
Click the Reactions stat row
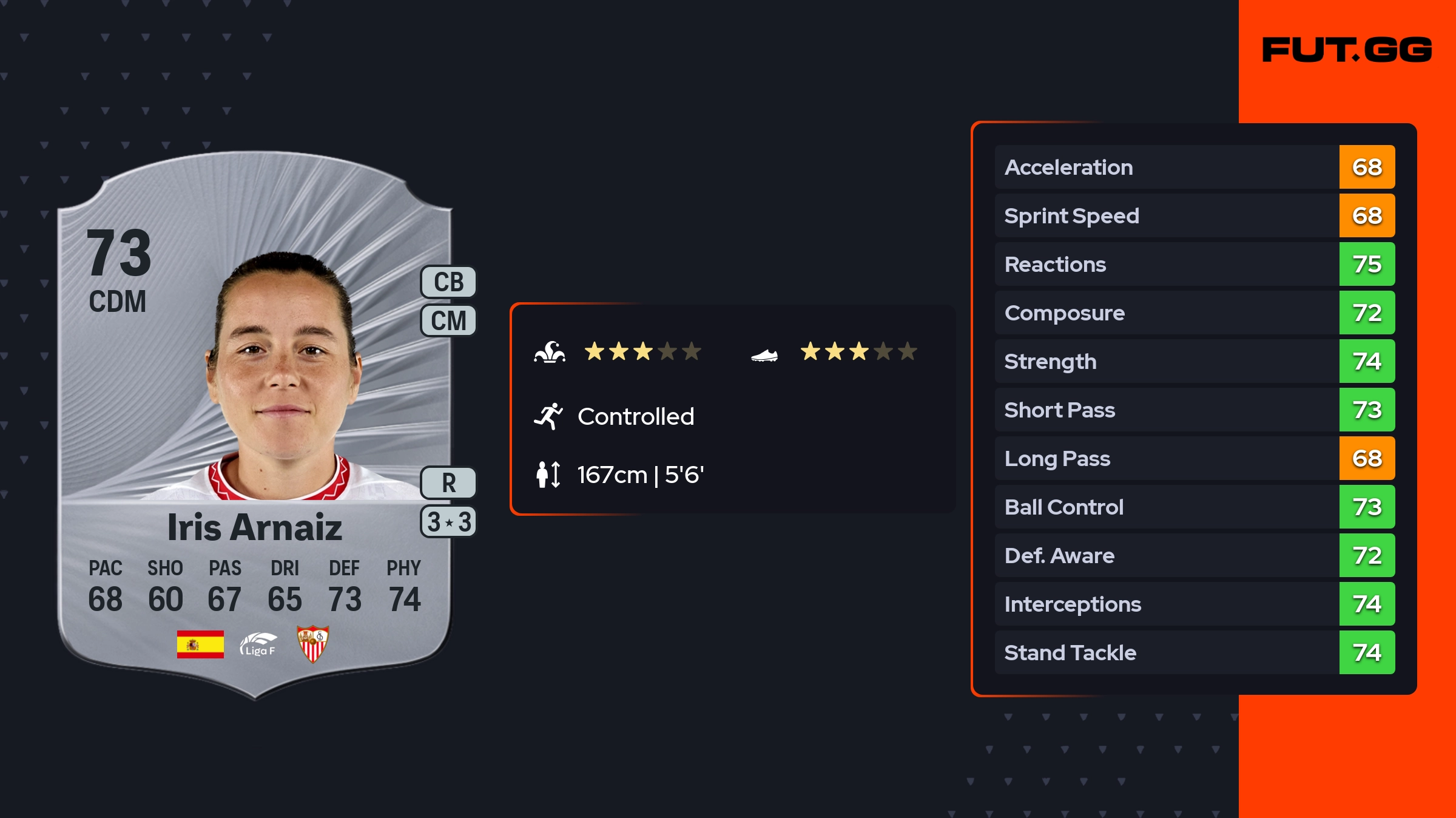click(x=1194, y=264)
